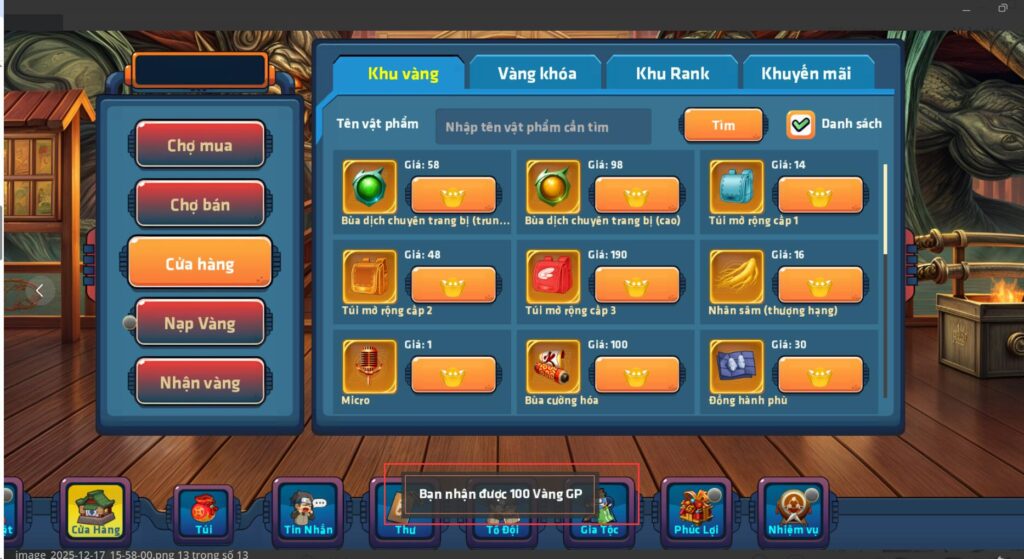Purchase Nhân sâm (thượng hạng) for 16 gold
Image resolution: width=1024 pixels, height=559 pixels.
click(x=820, y=285)
